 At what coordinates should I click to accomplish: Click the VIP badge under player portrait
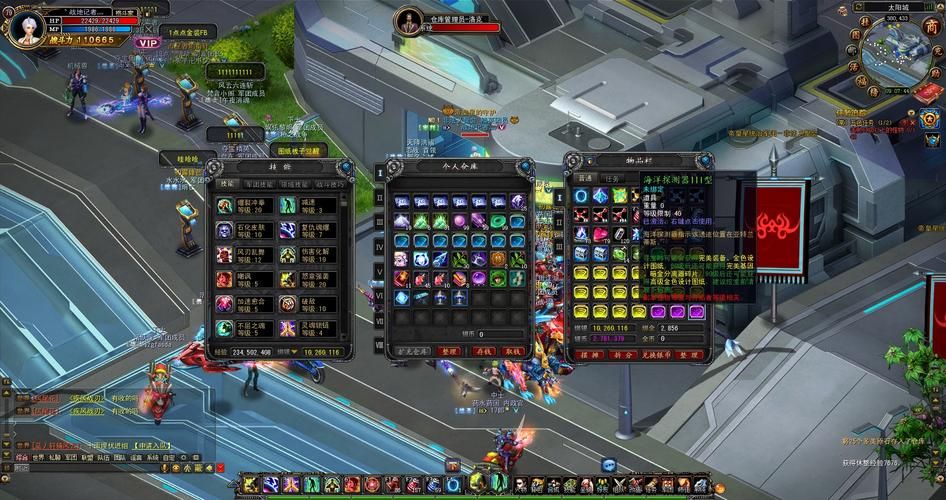coord(149,42)
